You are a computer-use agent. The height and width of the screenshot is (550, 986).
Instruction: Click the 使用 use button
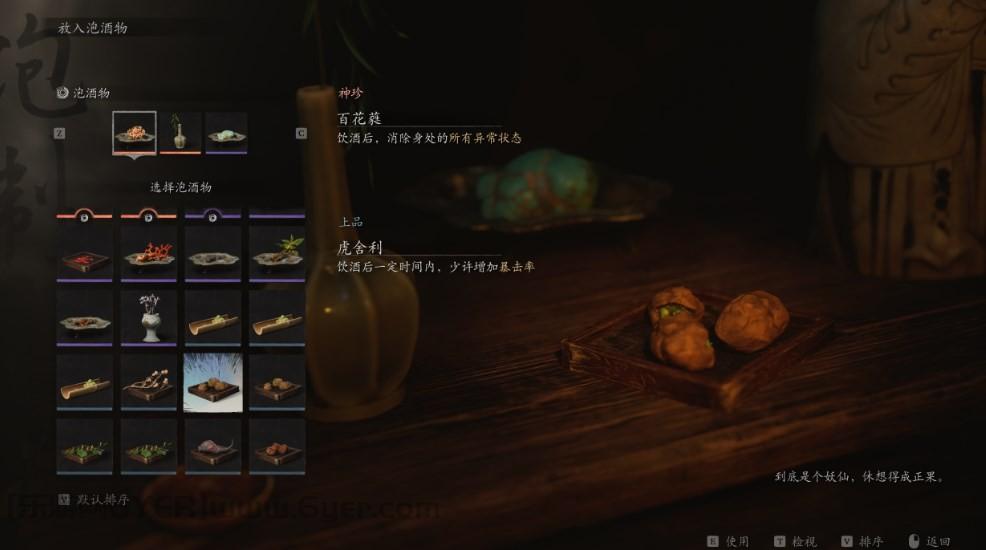point(729,541)
